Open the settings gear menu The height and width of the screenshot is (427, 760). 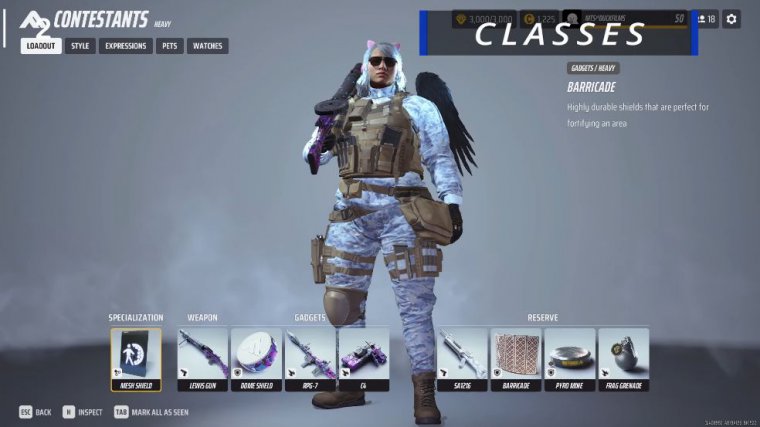(x=732, y=19)
